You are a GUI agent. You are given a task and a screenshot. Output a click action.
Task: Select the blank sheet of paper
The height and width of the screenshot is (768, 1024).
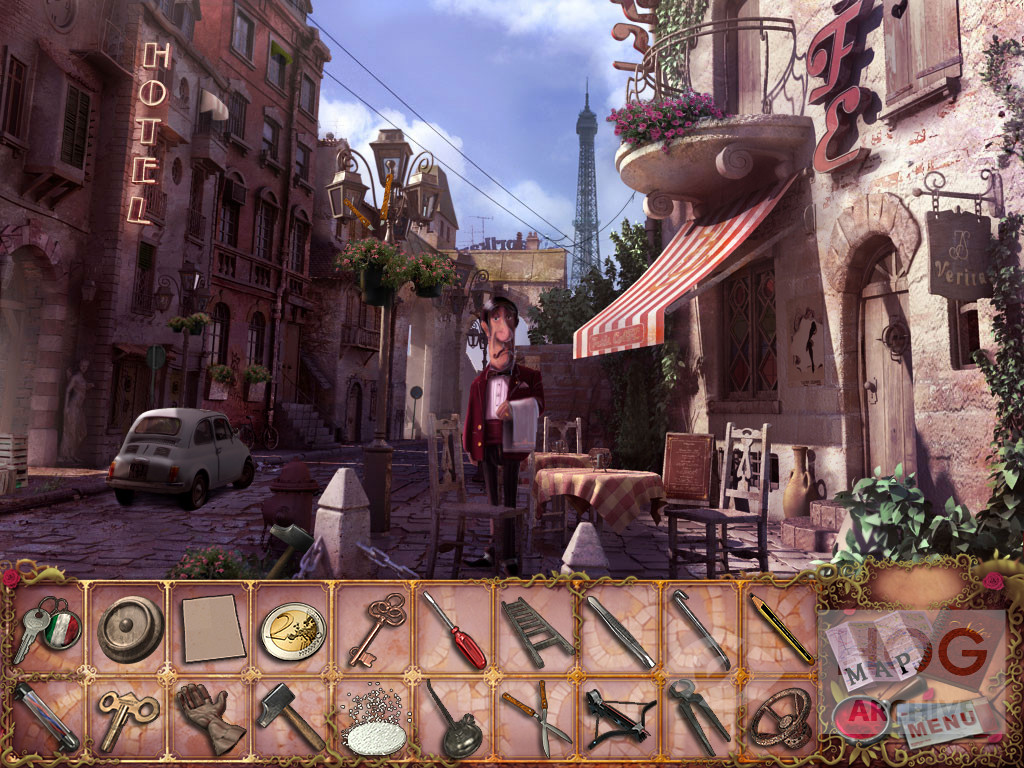tap(213, 628)
